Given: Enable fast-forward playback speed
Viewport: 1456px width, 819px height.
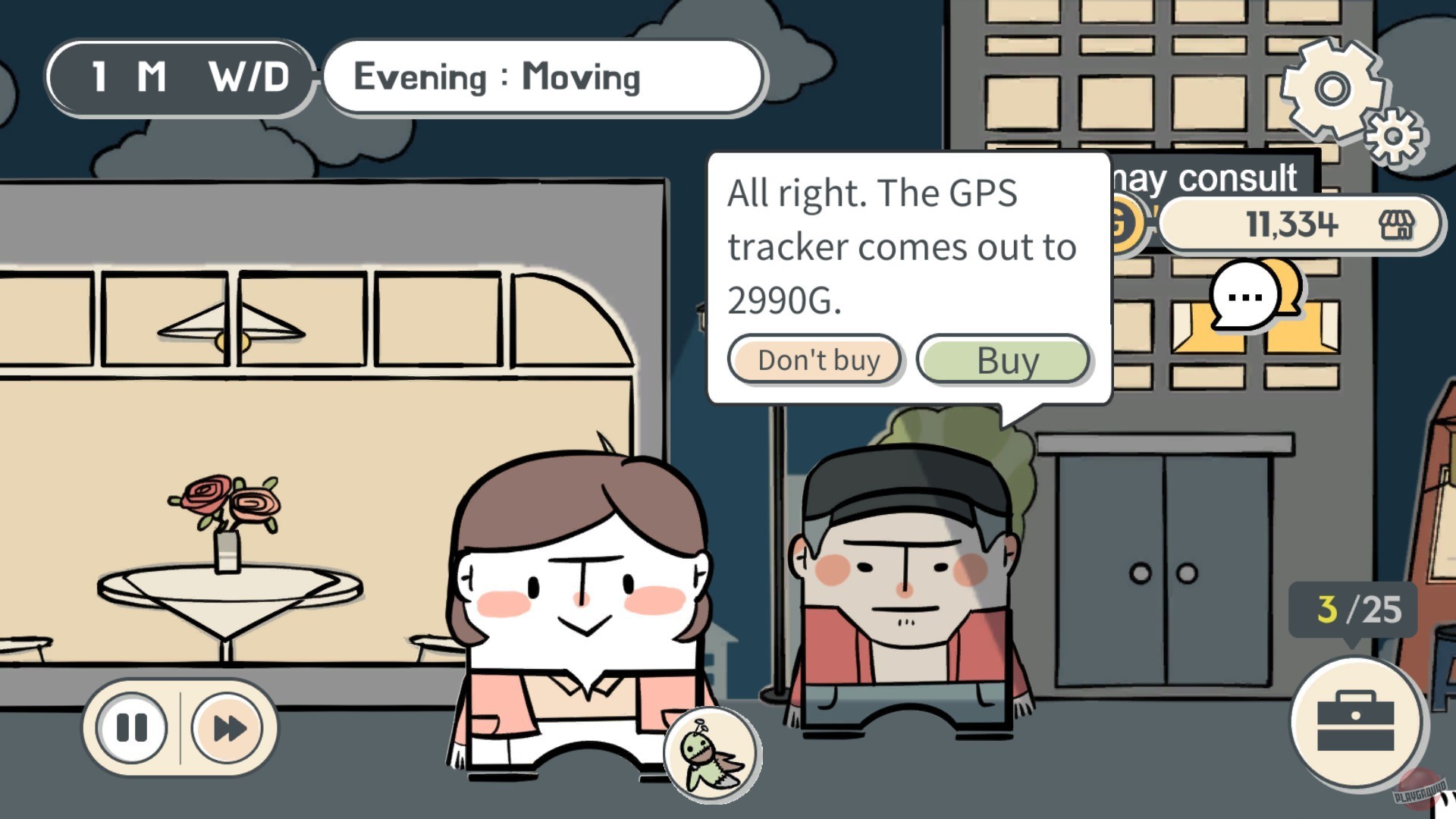Looking at the screenshot, I should pos(226,726).
